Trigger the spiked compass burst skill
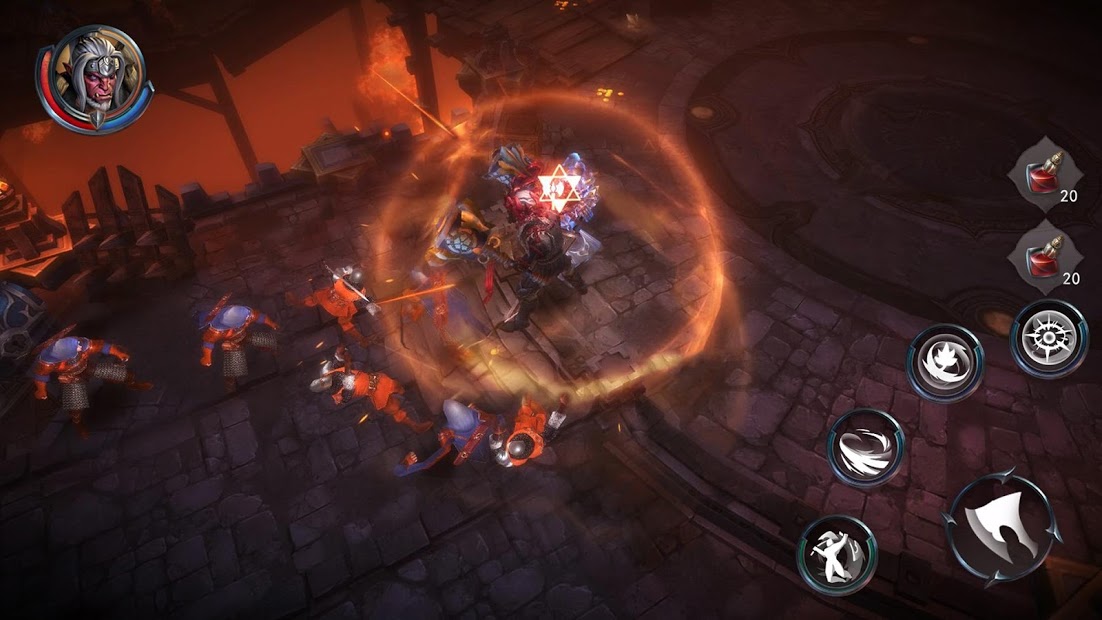Screen dimensions: 1102x620 click(1048, 338)
